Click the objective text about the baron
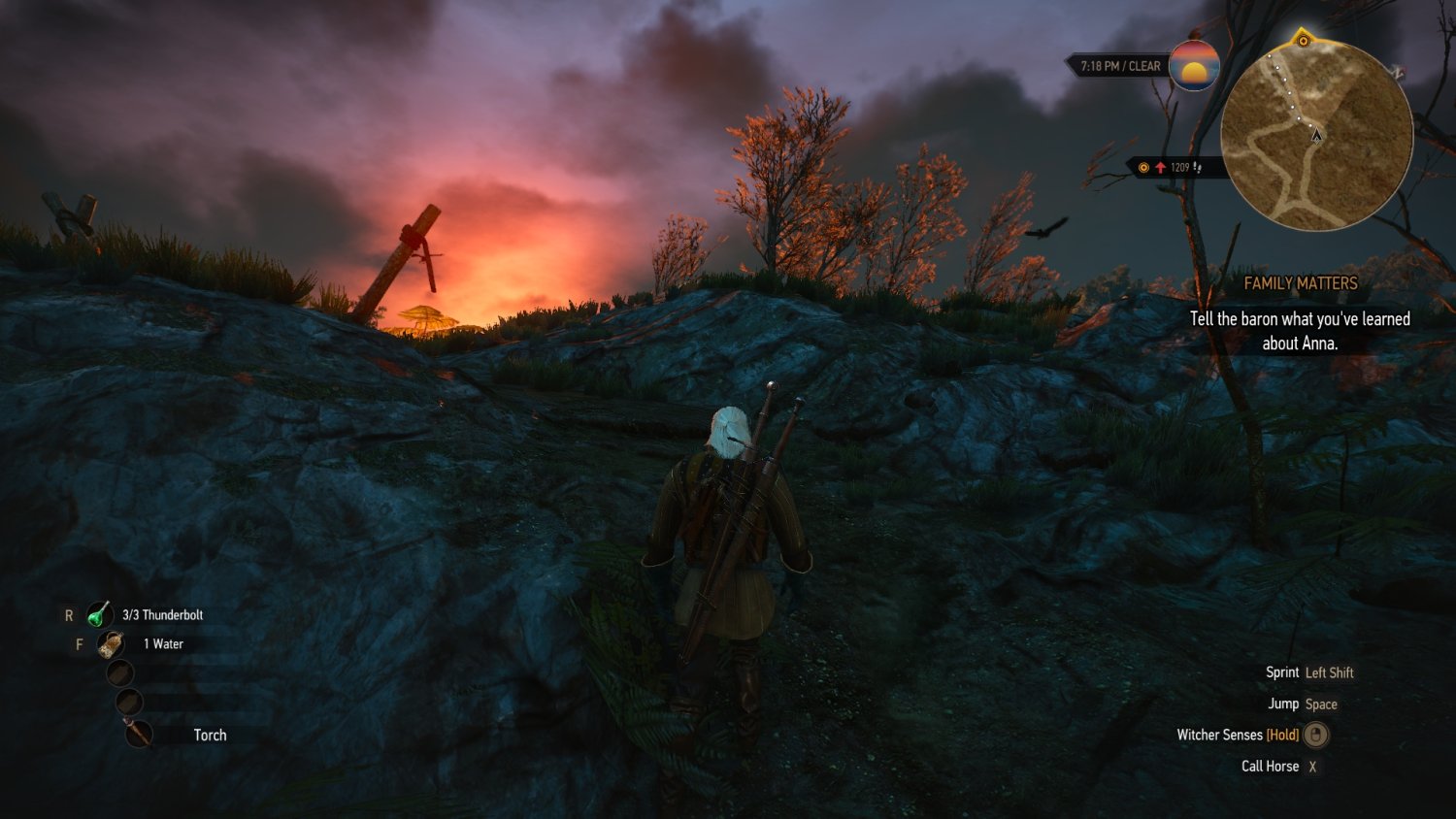Viewport: 1456px width, 819px height. tap(1300, 330)
